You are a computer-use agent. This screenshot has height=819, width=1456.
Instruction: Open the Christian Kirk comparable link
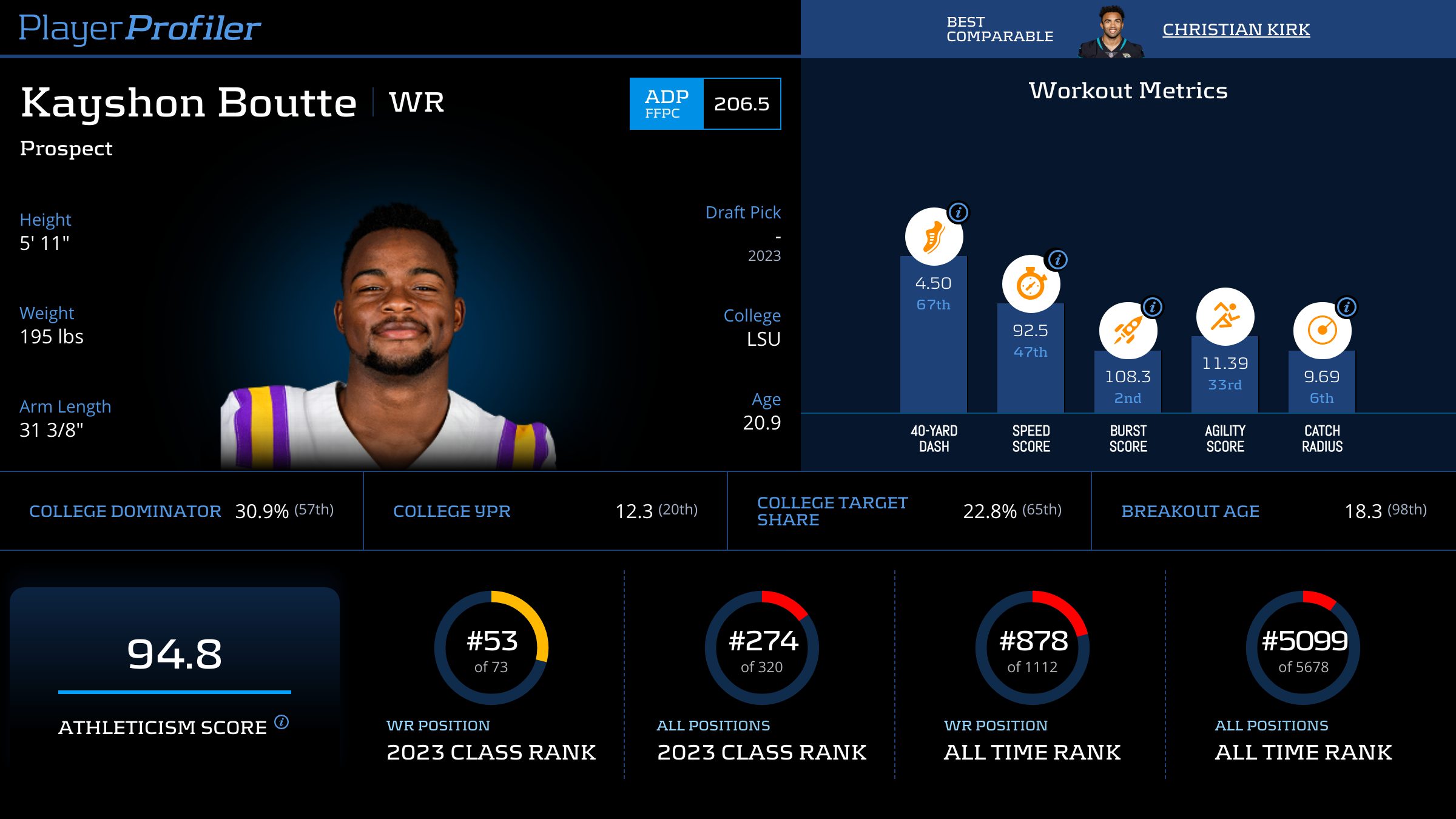(x=1236, y=30)
